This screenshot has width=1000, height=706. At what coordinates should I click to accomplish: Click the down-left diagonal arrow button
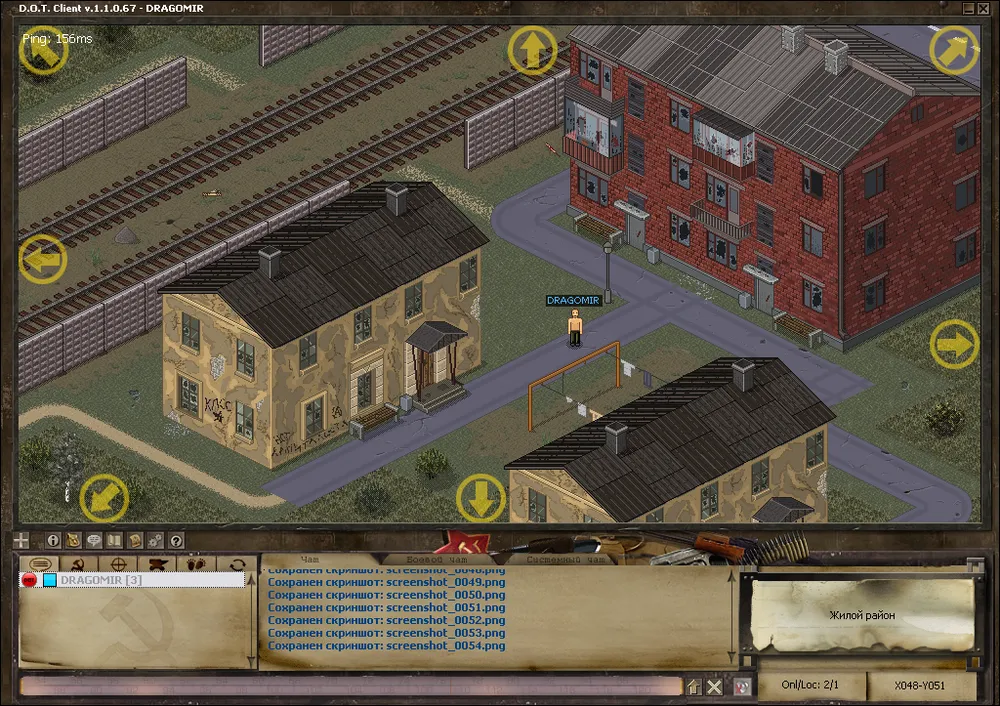tap(103, 497)
